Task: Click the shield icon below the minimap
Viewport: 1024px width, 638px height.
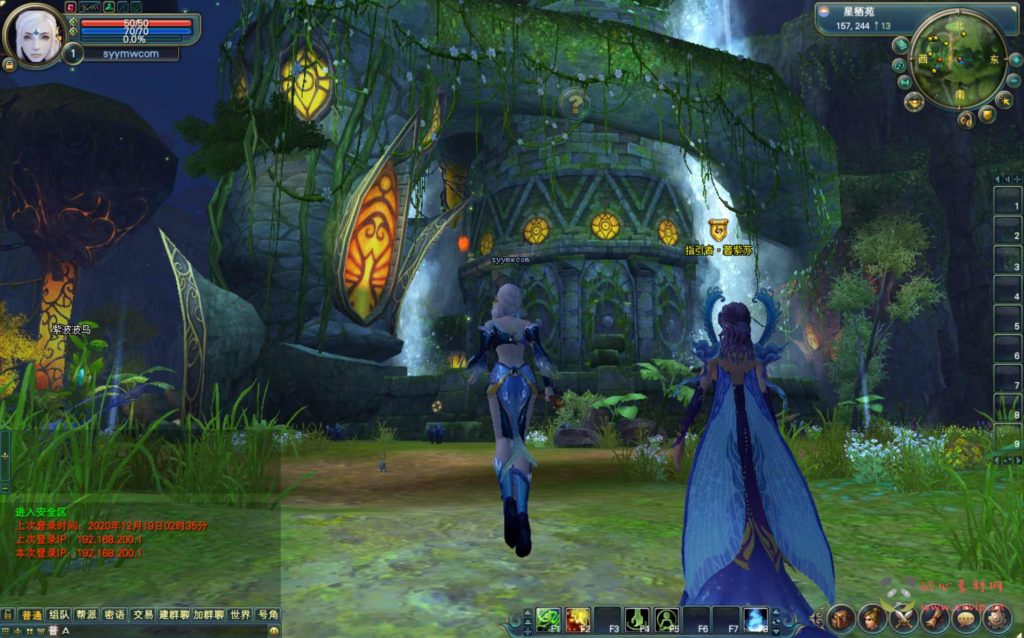Action: 987,116
